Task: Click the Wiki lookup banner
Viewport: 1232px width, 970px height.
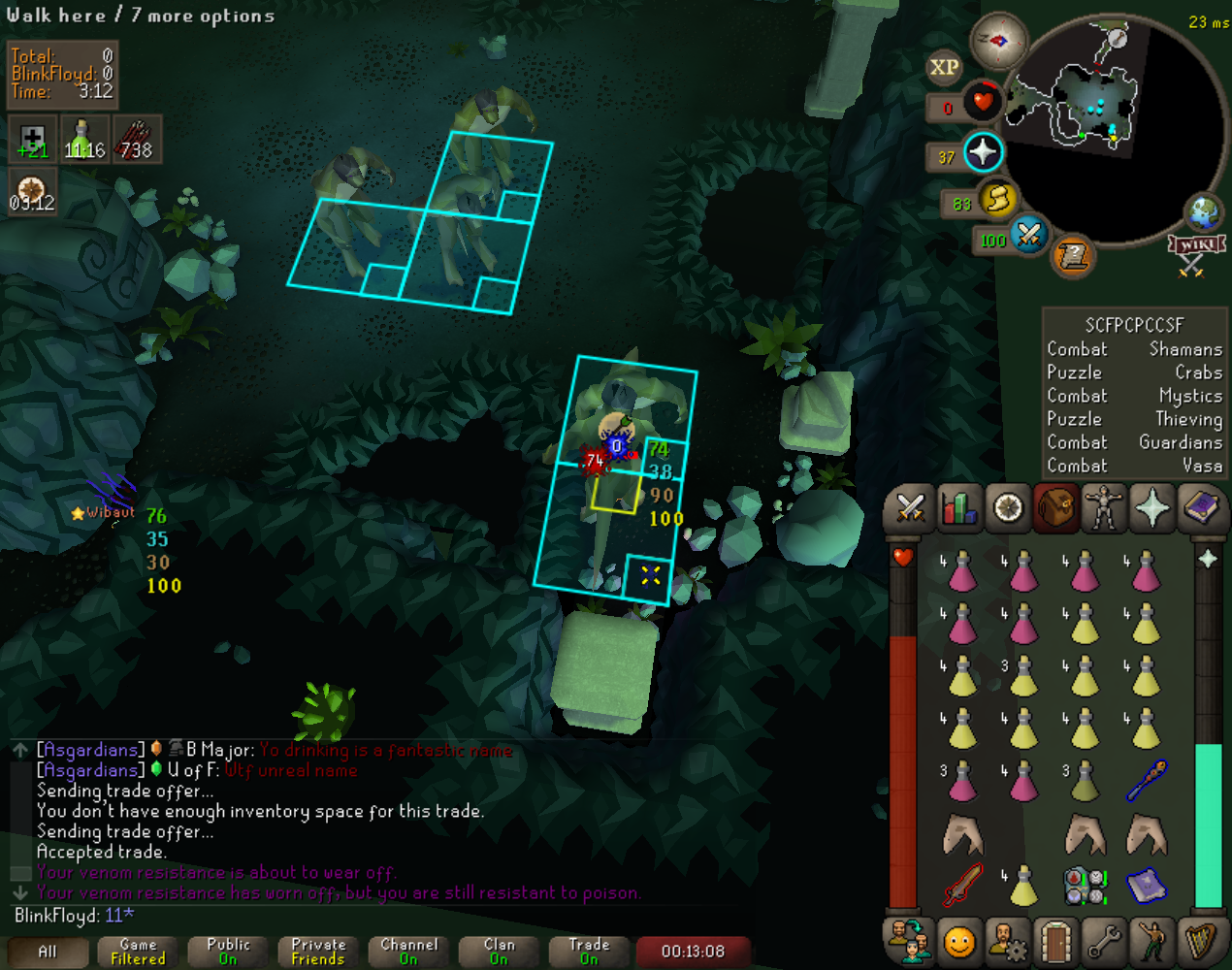Action: click(x=1193, y=245)
